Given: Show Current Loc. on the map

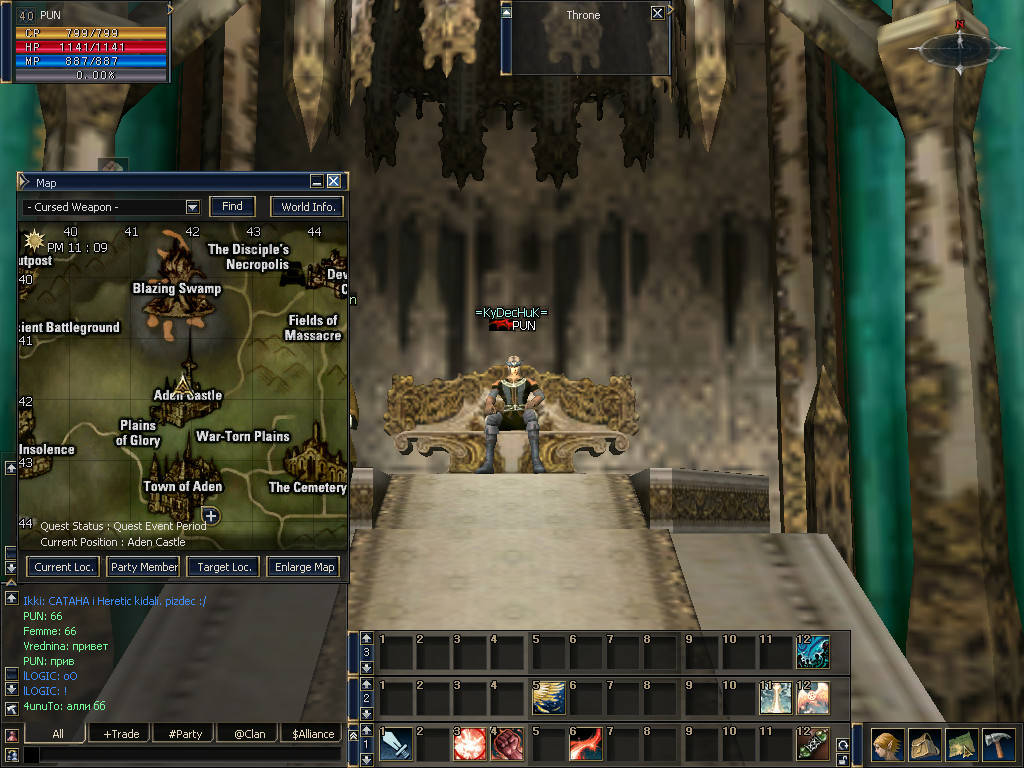Looking at the screenshot, I should [64, 567].
